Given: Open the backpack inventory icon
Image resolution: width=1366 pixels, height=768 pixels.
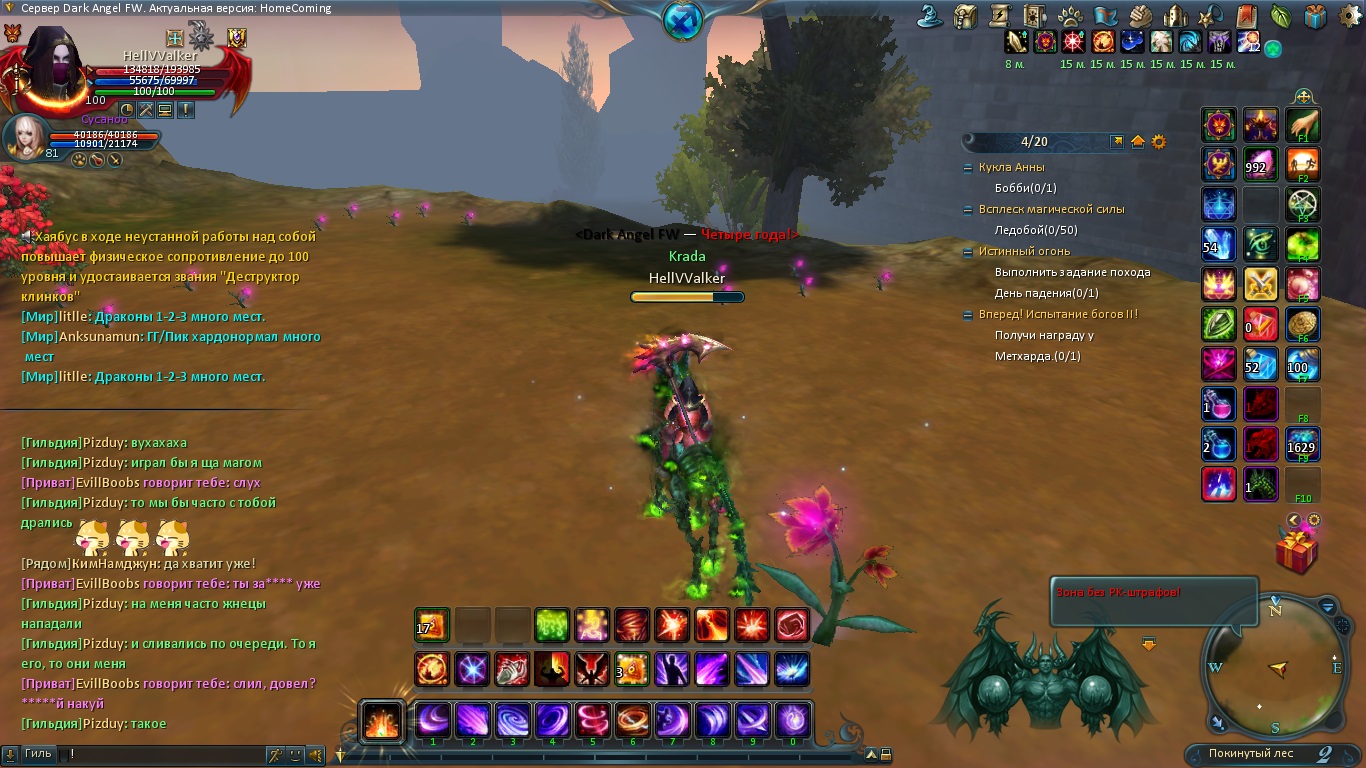Looking at the screenshot, I should pos(966,16).
